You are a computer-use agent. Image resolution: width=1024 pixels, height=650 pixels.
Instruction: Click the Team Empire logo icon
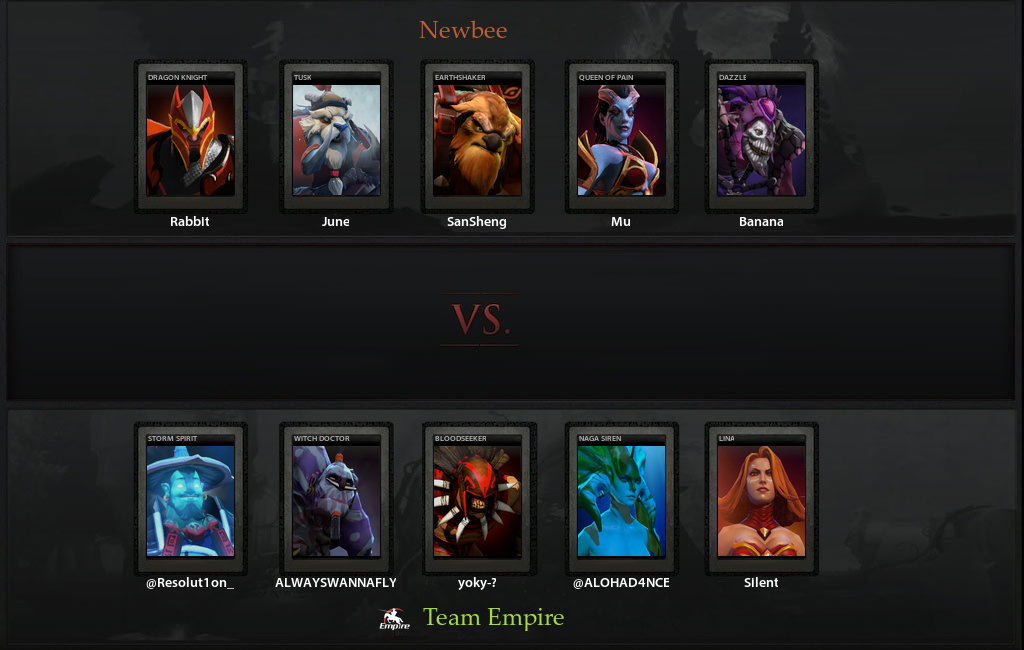(x=394, y=620)
